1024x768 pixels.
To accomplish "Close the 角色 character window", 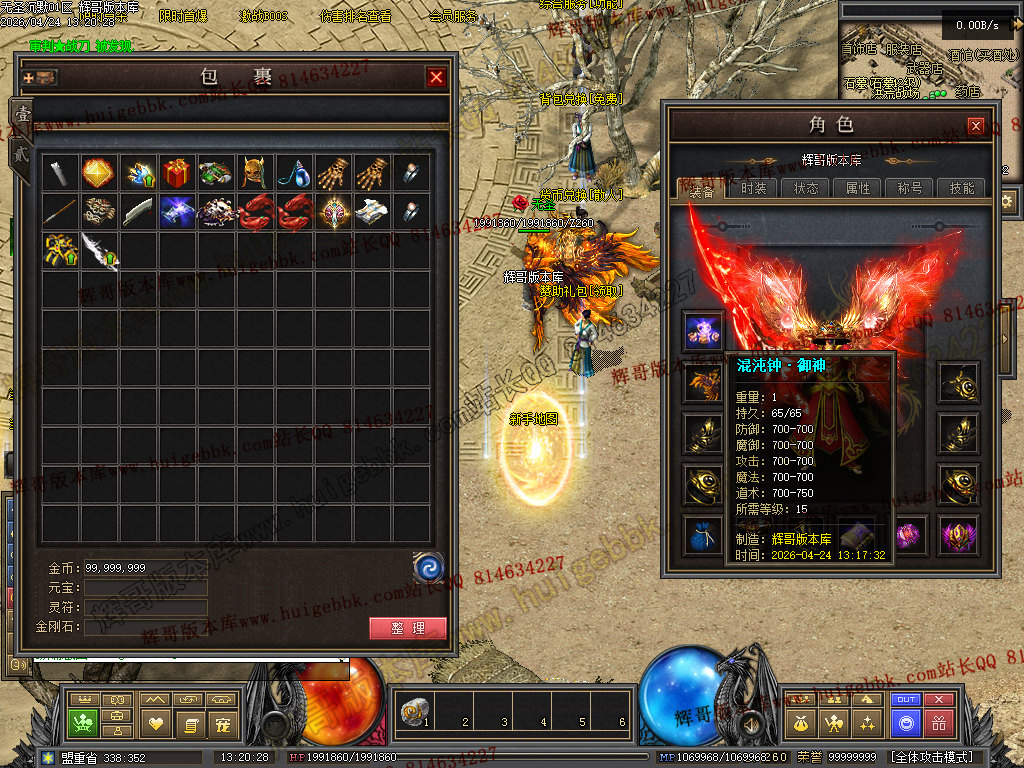I will click(x=976, y=126).
